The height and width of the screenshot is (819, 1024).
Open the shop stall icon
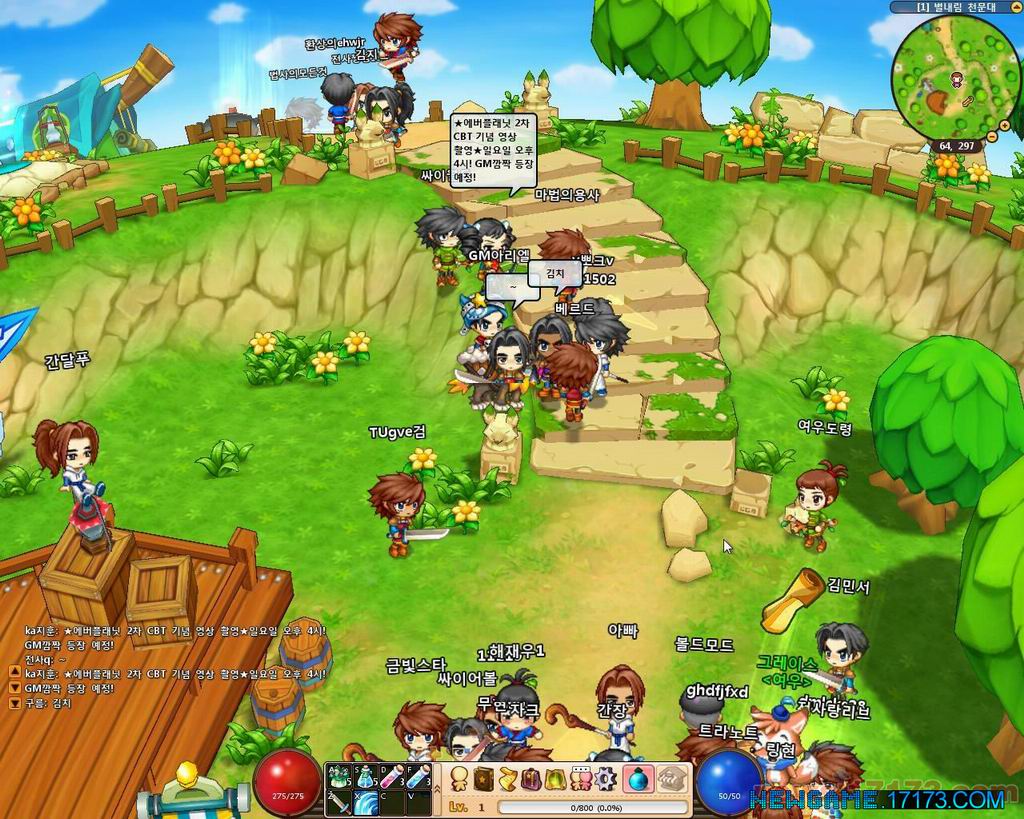point(669,777)
